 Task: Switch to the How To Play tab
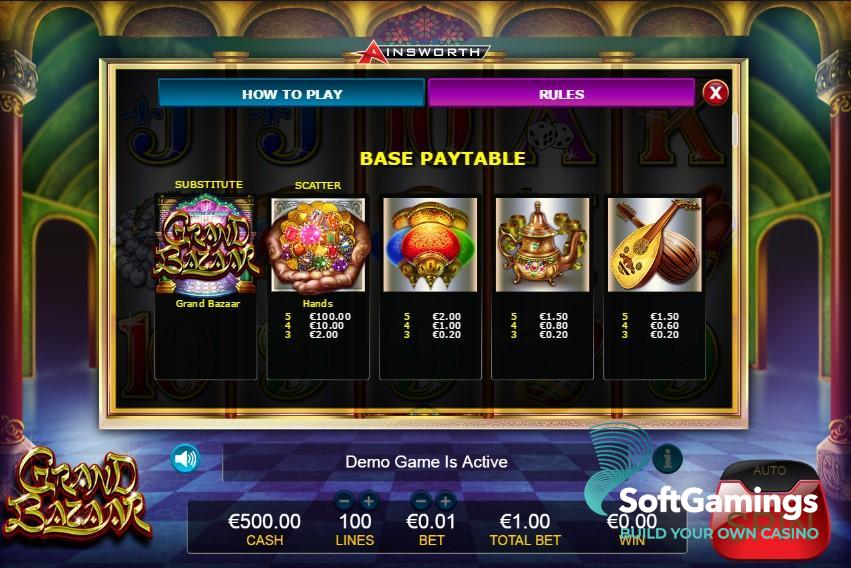coord(291,94)
